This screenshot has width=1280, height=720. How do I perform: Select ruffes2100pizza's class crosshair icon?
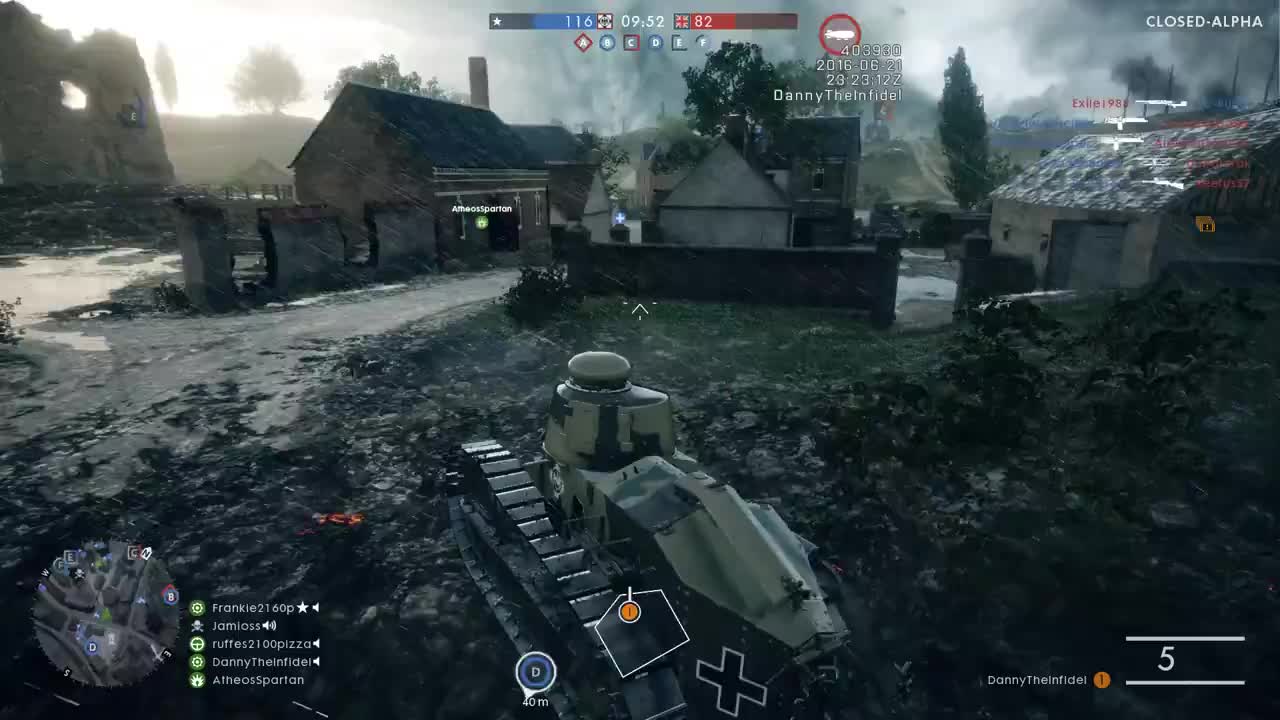pos(197,644)
